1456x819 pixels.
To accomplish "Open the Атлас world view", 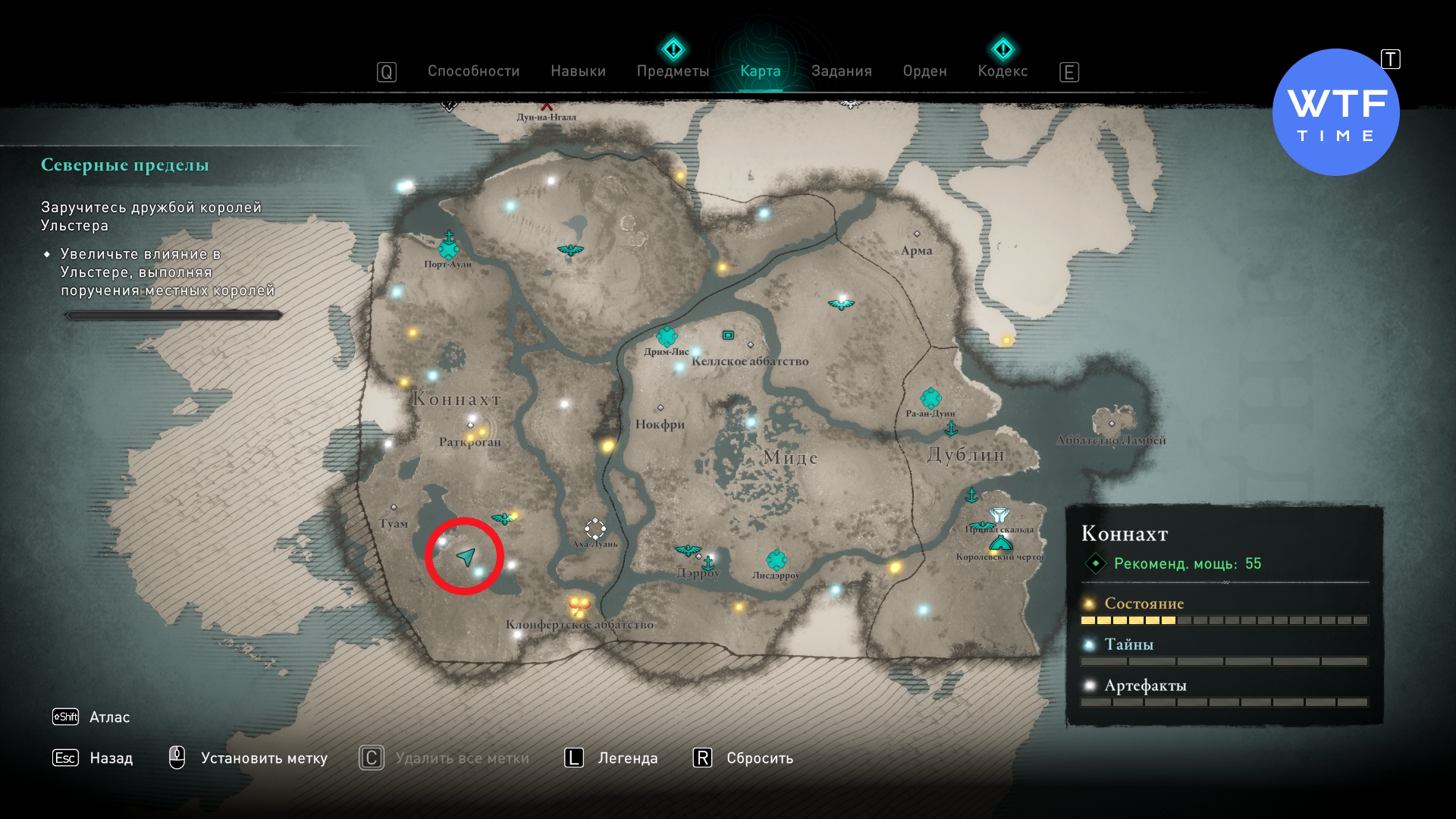I will pos(109,717).
